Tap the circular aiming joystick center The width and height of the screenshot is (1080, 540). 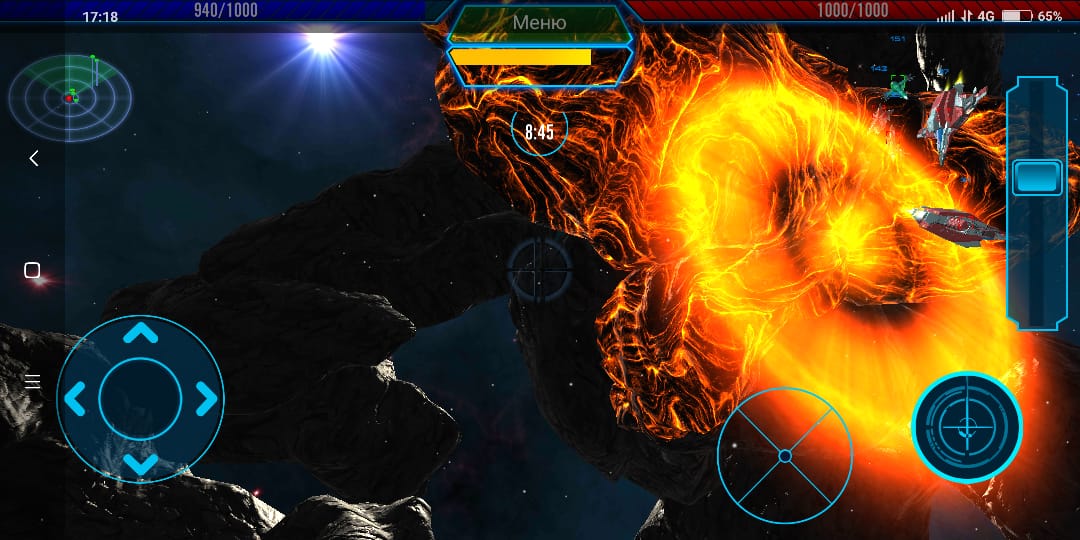(x=785, y=456)
